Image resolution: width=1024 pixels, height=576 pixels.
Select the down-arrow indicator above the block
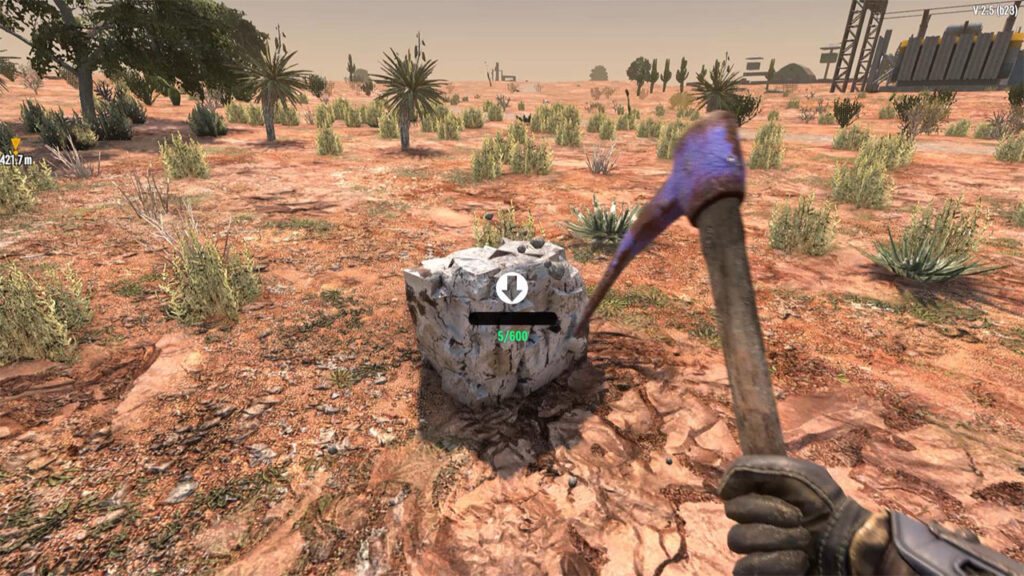pos(512,288)
